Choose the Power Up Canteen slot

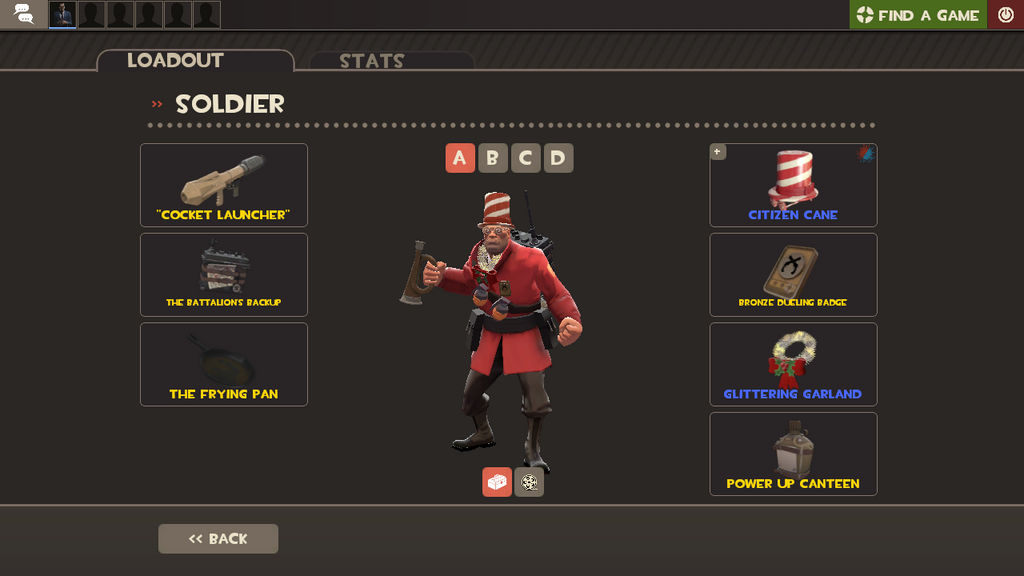793,454
